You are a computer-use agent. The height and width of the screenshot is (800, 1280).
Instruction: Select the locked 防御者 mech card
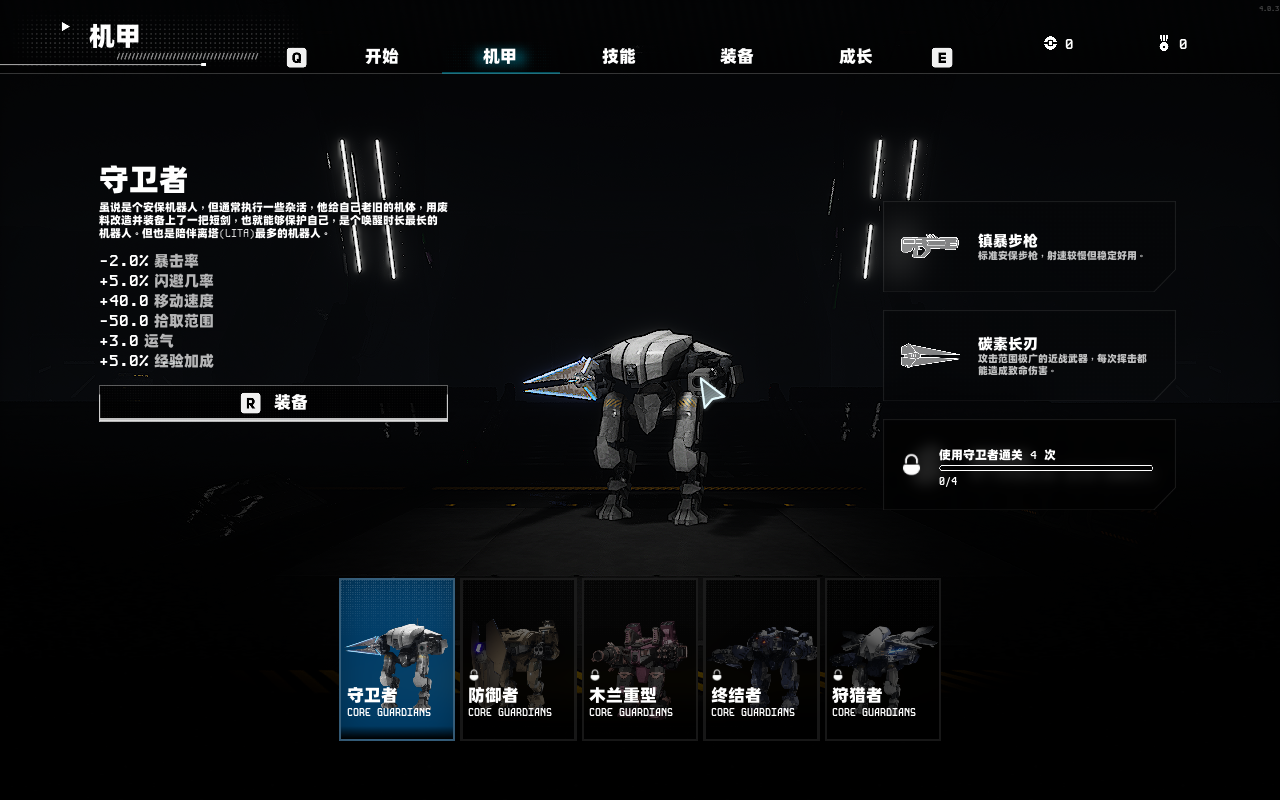click(518, 659)
